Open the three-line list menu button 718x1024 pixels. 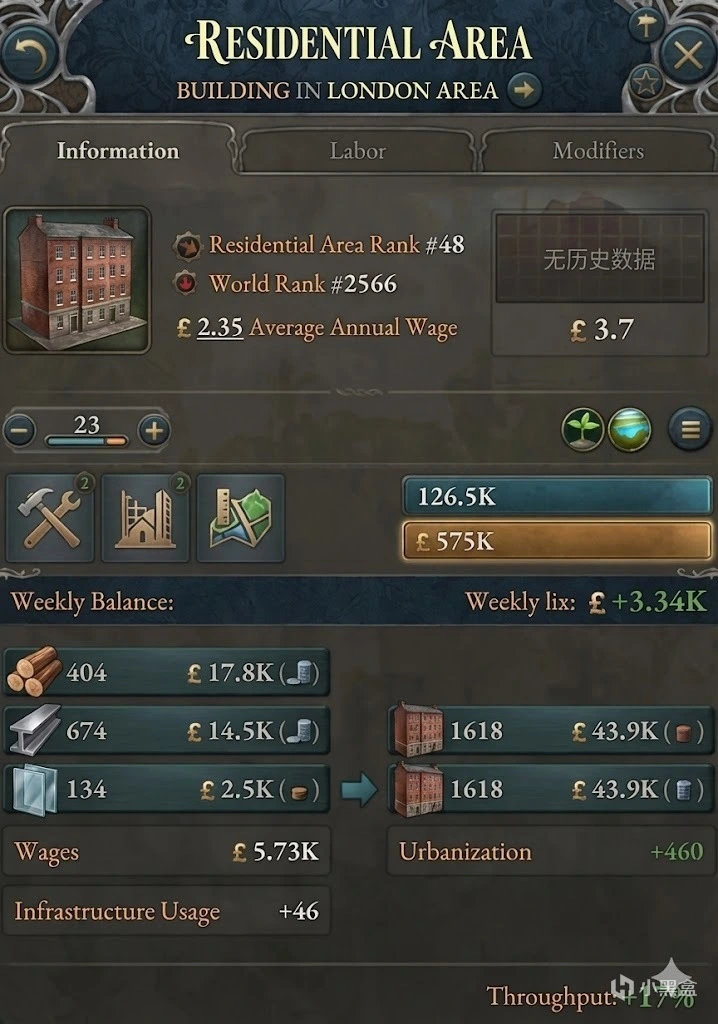[689, 431]
